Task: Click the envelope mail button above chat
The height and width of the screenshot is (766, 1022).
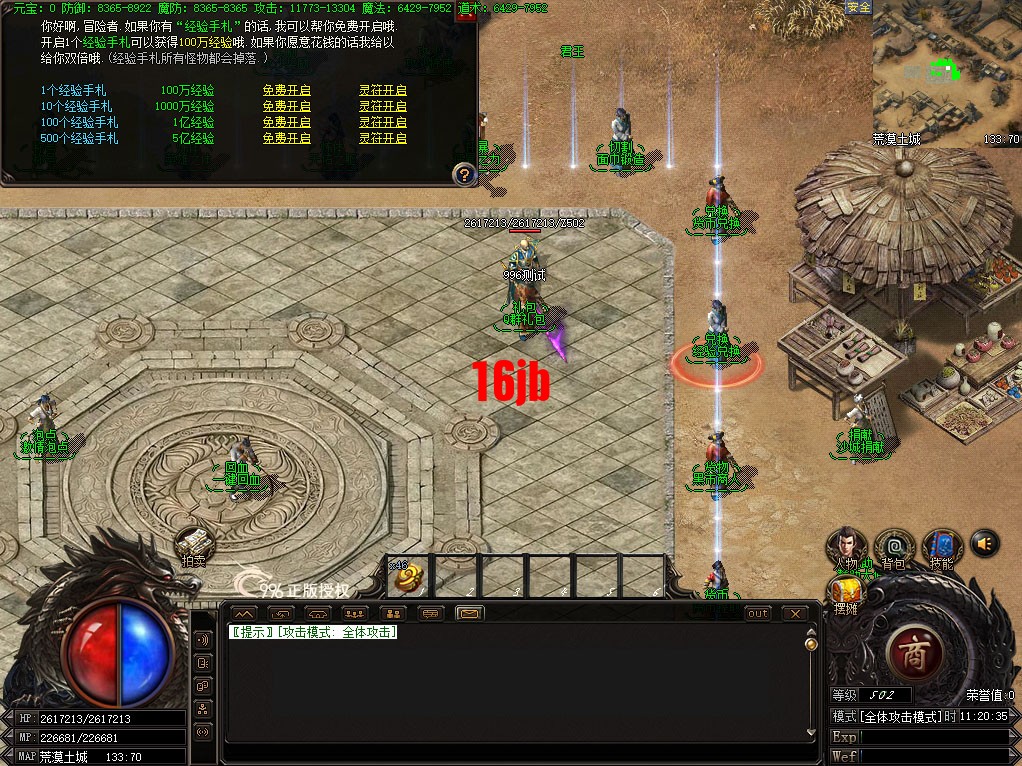Action: click(469, 613)
